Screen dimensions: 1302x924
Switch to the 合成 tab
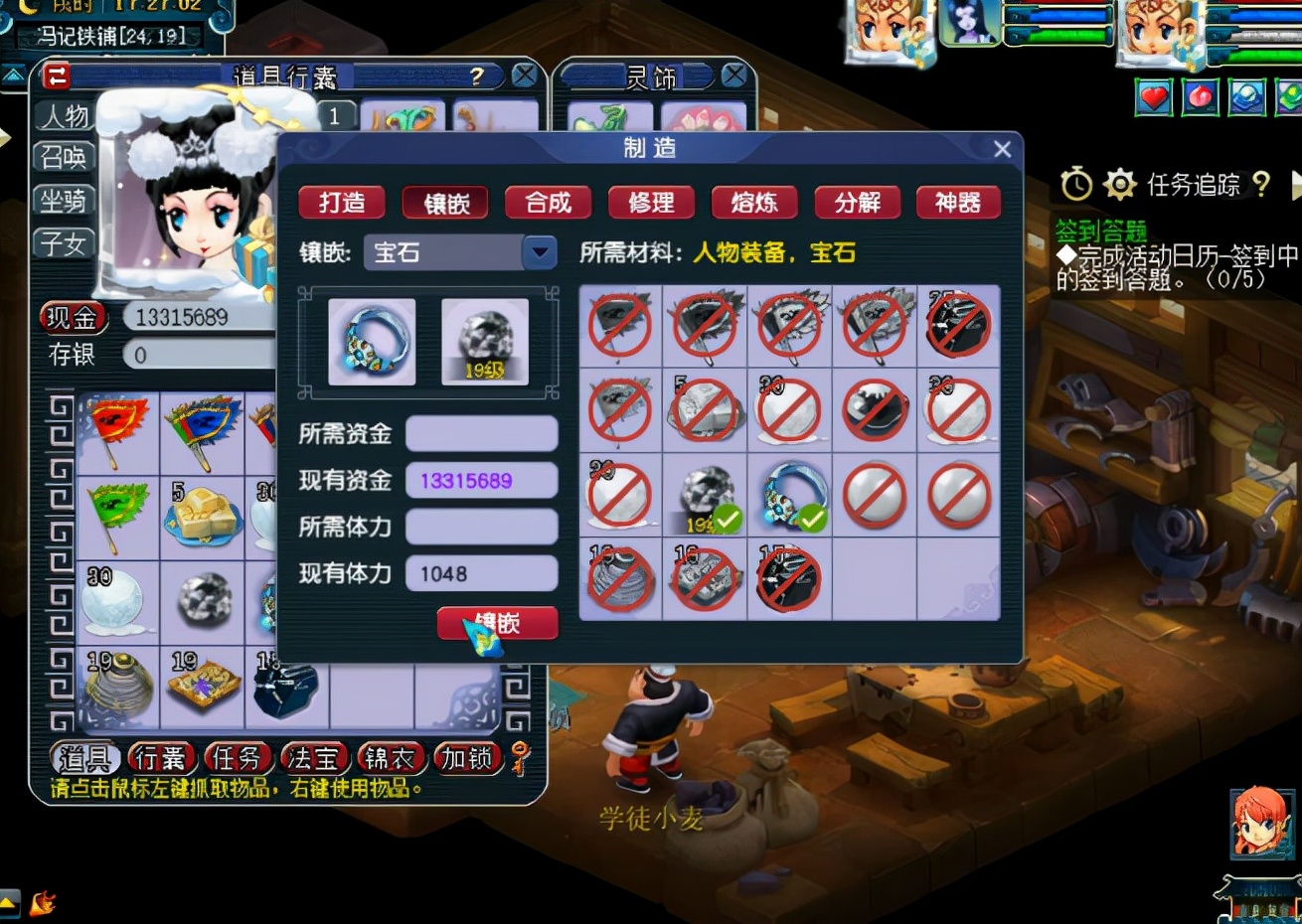click(x=548, y=202)
